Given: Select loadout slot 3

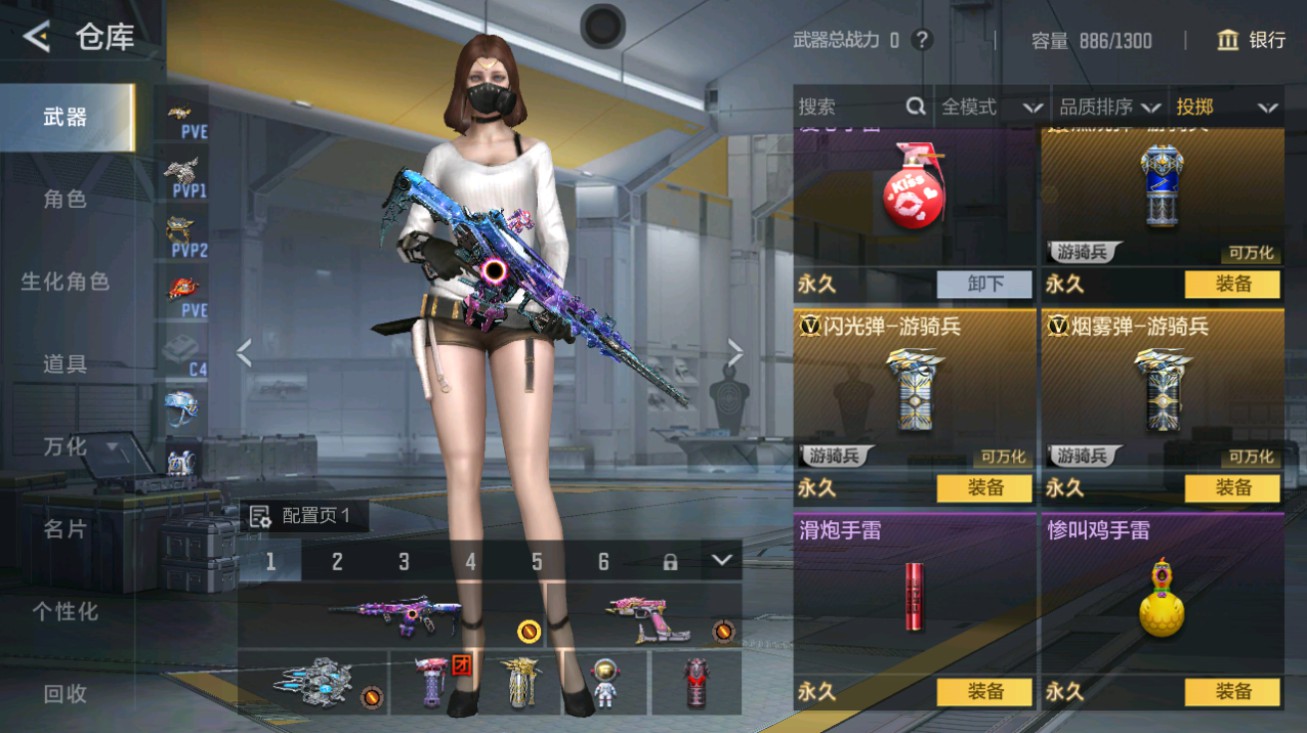Looking at the screenshot, I should point(404,562).
